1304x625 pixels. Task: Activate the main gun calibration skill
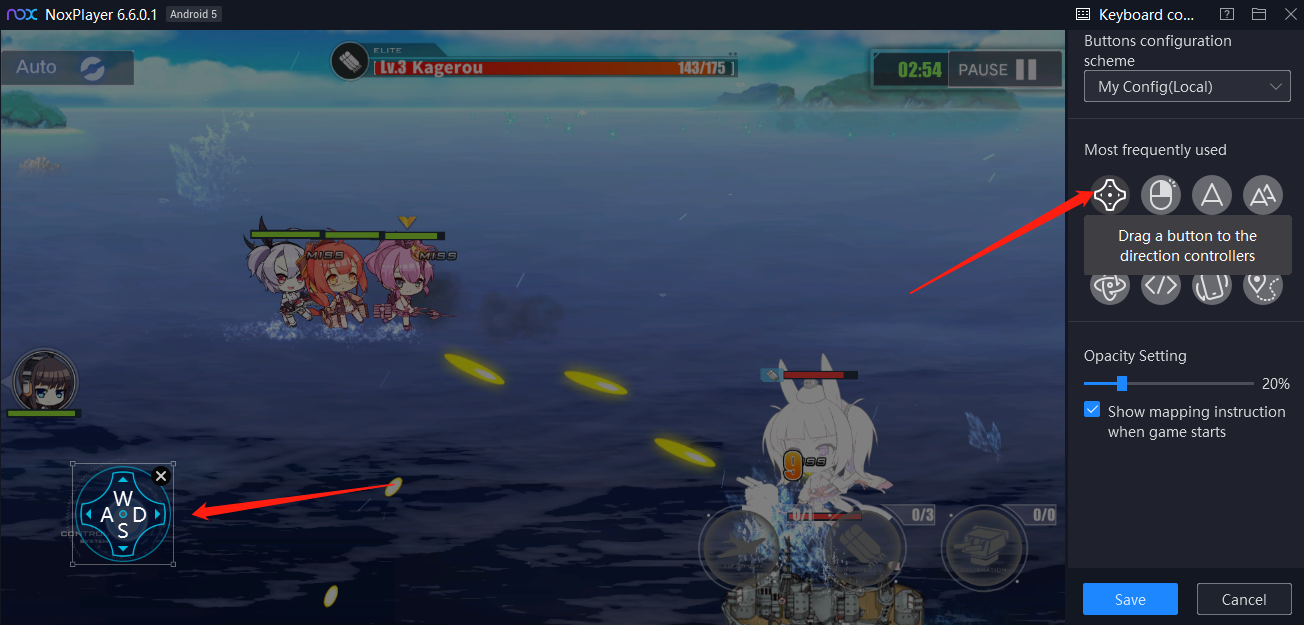tap(985, 546)
